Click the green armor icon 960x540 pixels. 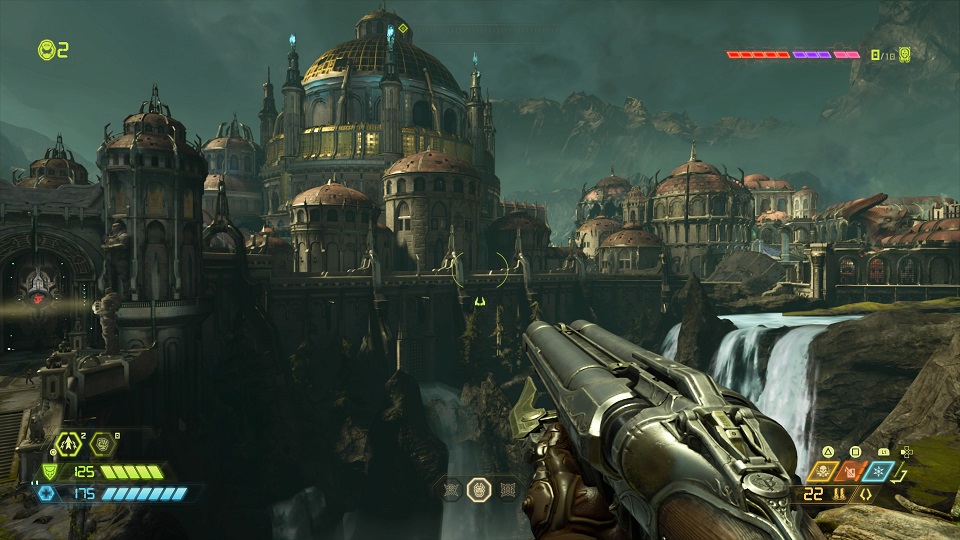(48, 472)
